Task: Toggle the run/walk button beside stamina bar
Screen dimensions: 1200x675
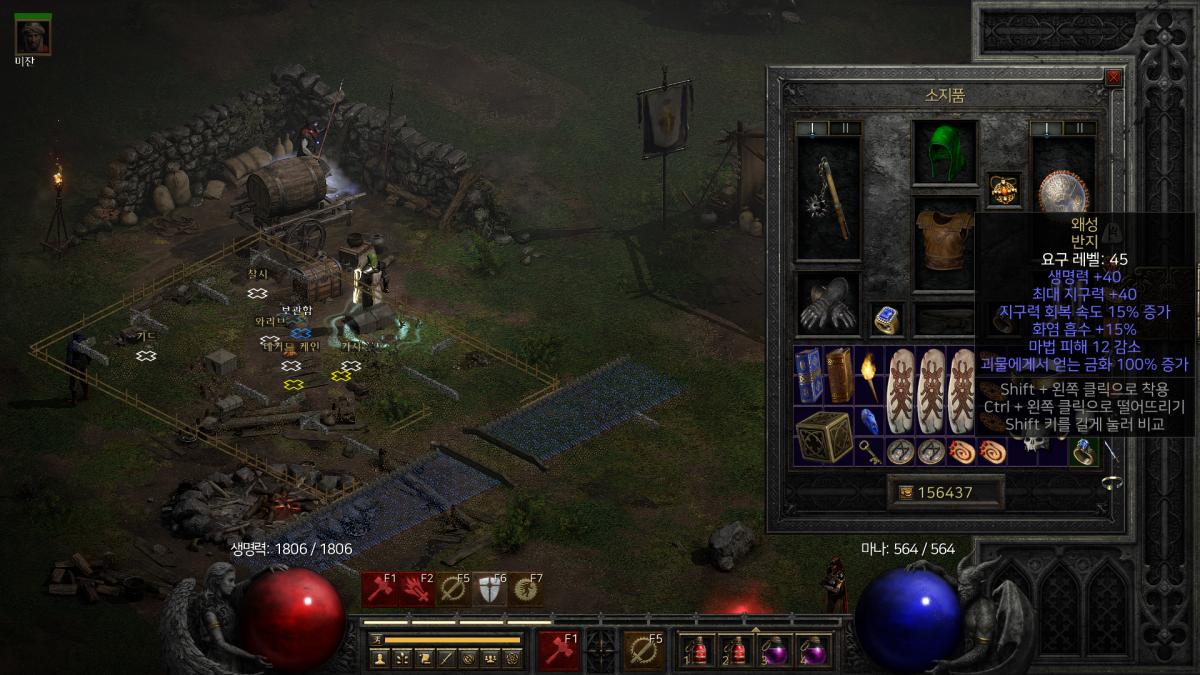Action: coord(376,639)
